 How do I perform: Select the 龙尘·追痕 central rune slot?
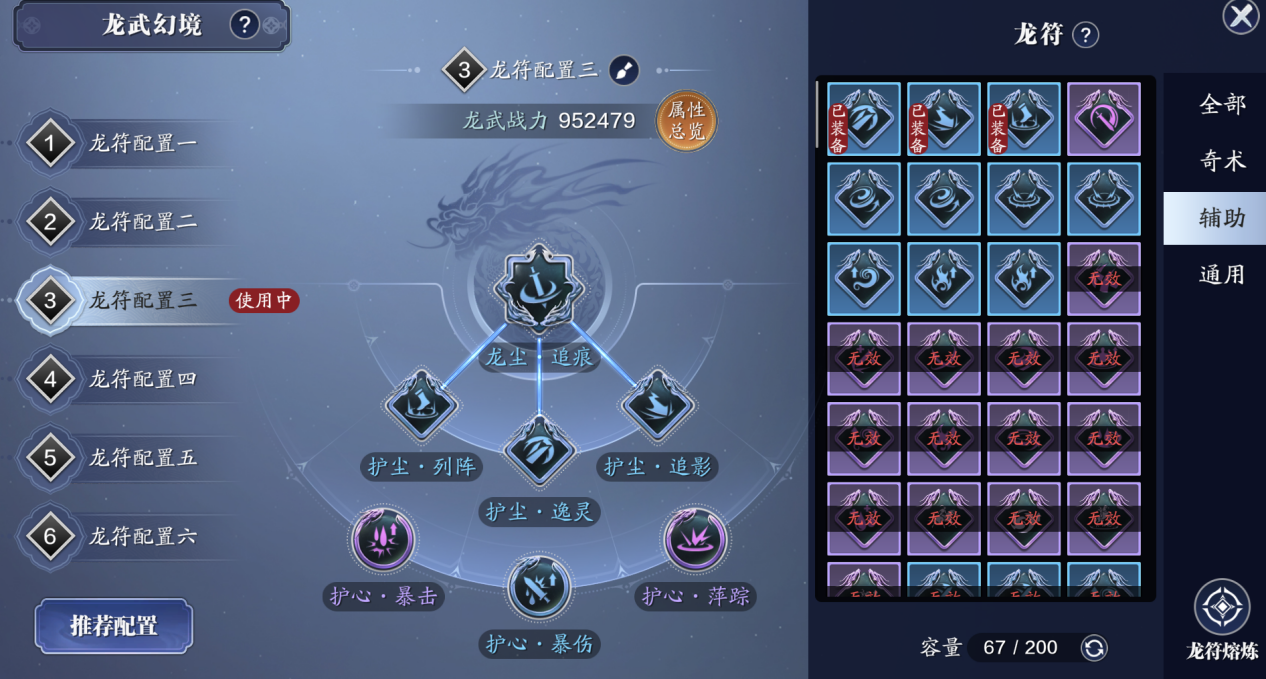[539, 288]
